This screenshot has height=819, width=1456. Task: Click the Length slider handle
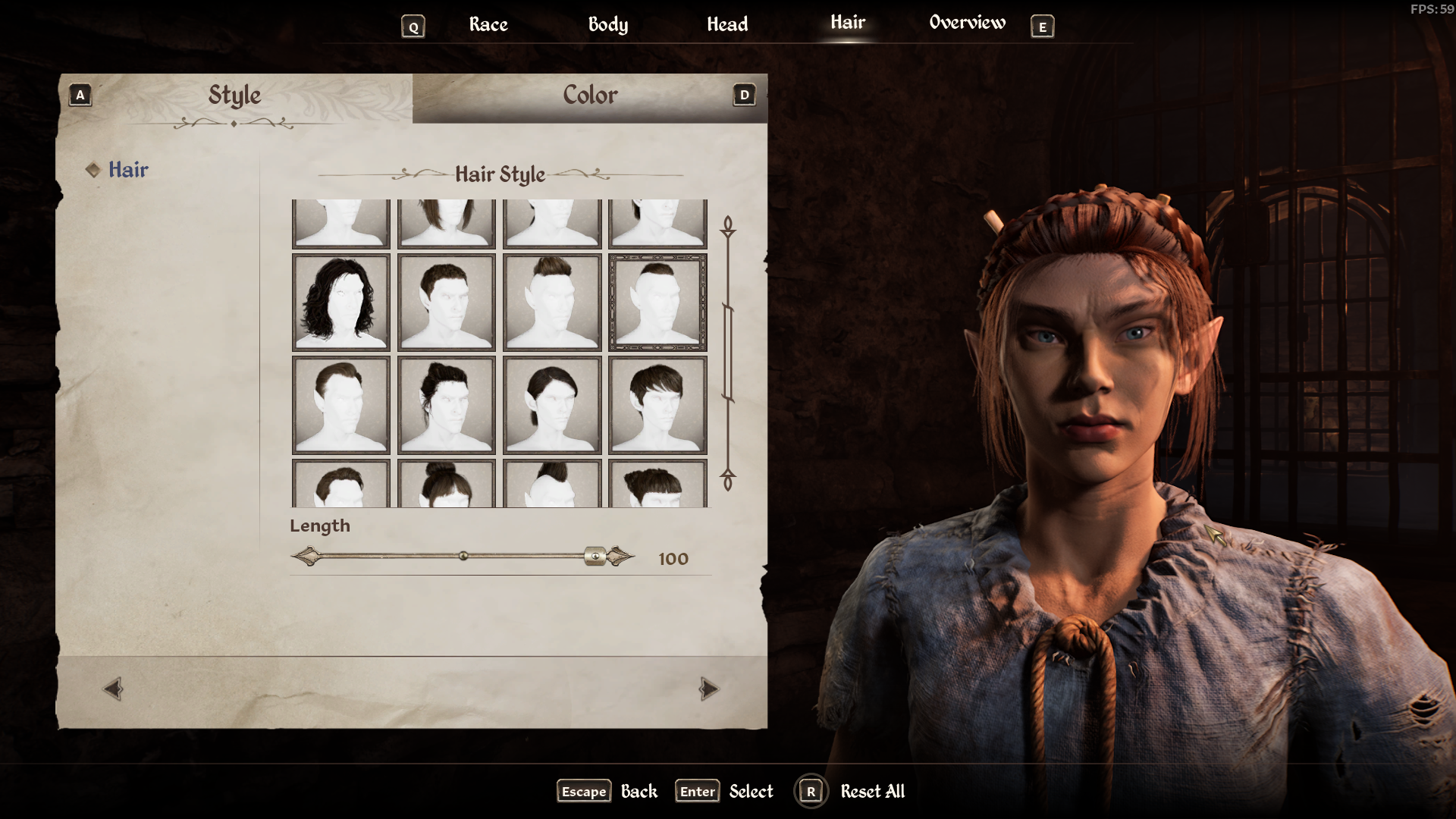pyautogui.click(x=595, y=557)
